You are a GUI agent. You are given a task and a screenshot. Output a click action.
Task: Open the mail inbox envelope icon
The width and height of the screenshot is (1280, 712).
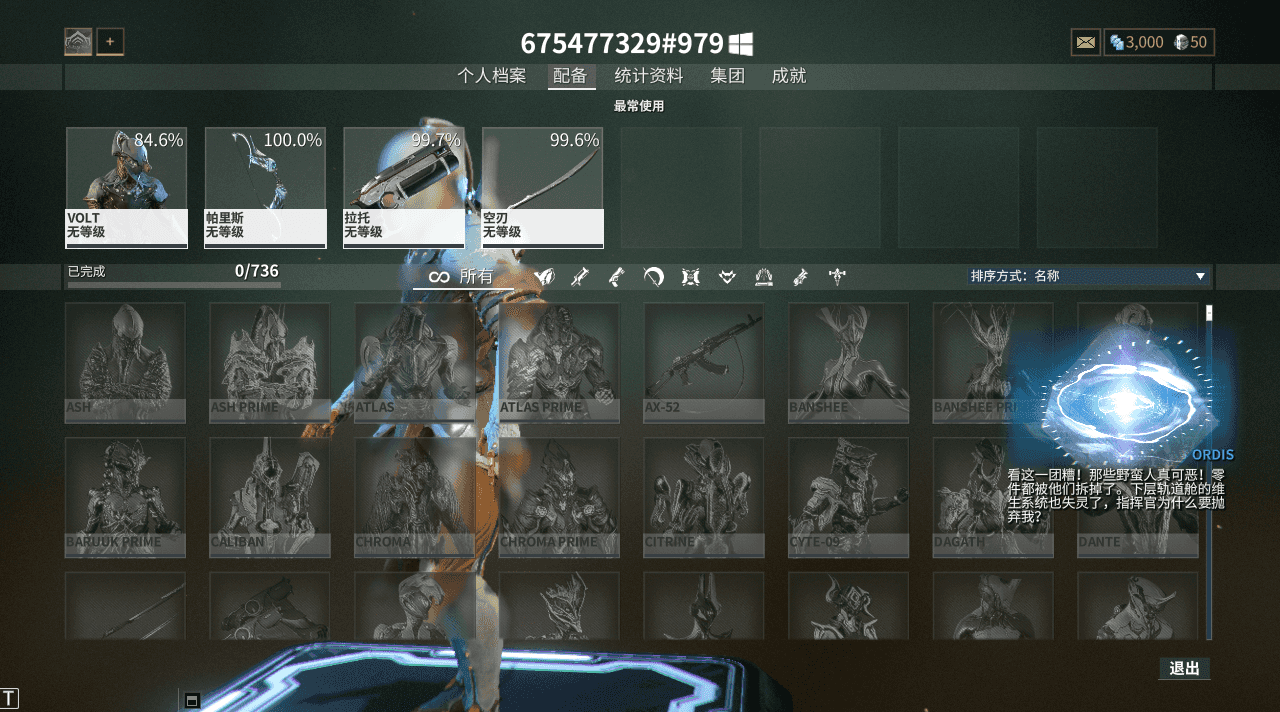coord(1085,42)
